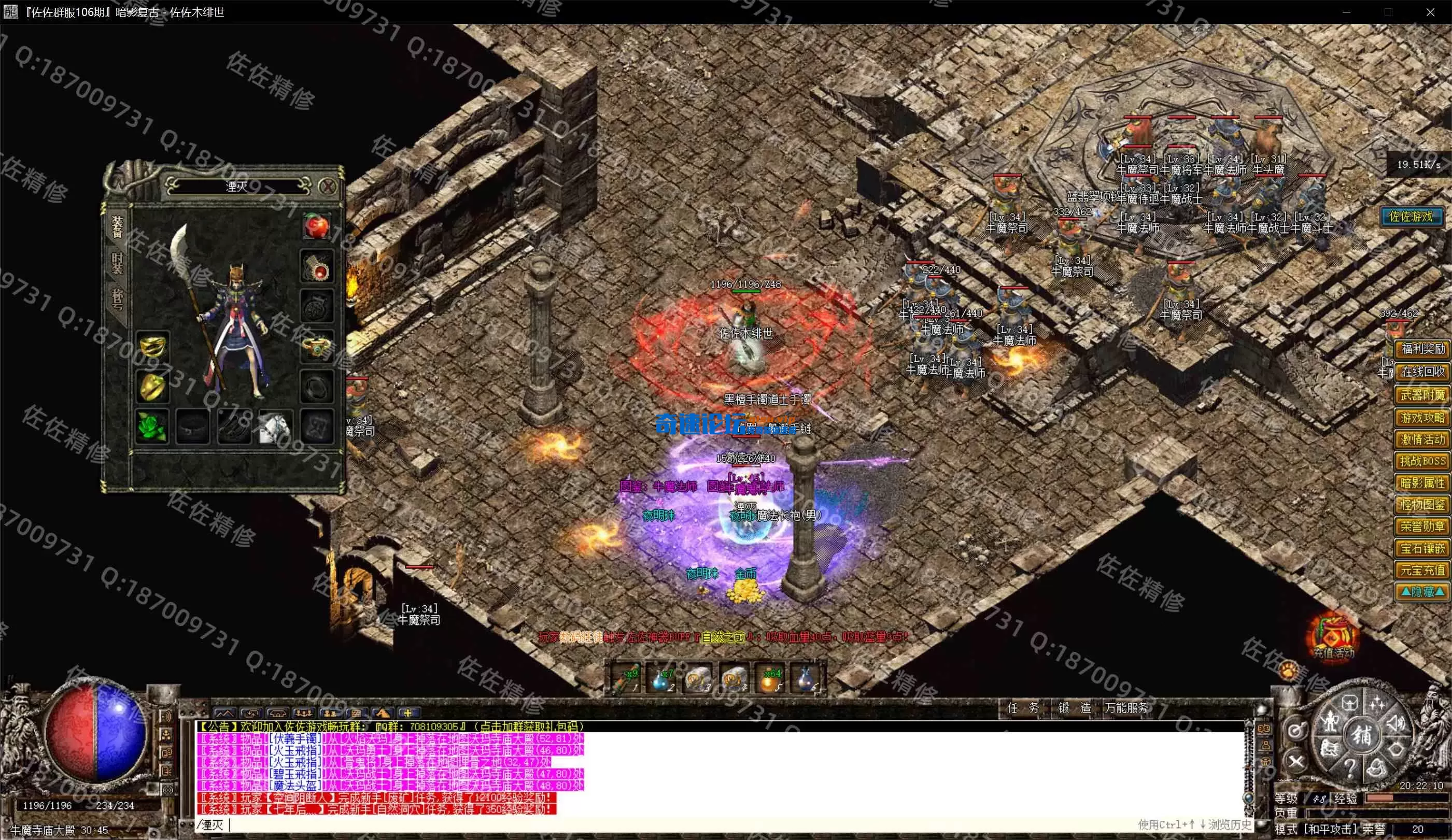Use the orange potion in hotbar slot 5

[771, 680]
